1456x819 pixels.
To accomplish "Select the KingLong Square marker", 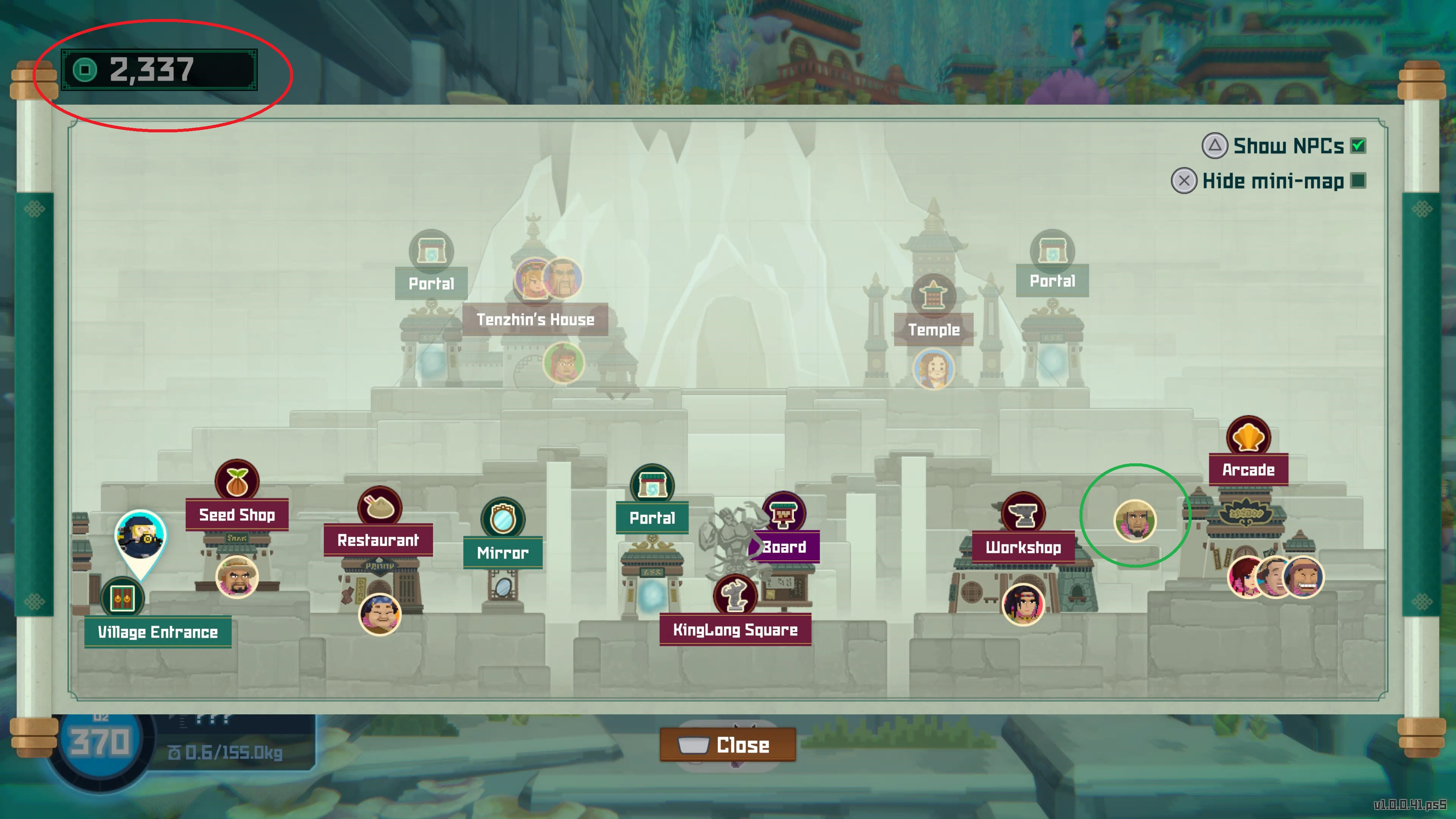I will (x=735, y=596).
